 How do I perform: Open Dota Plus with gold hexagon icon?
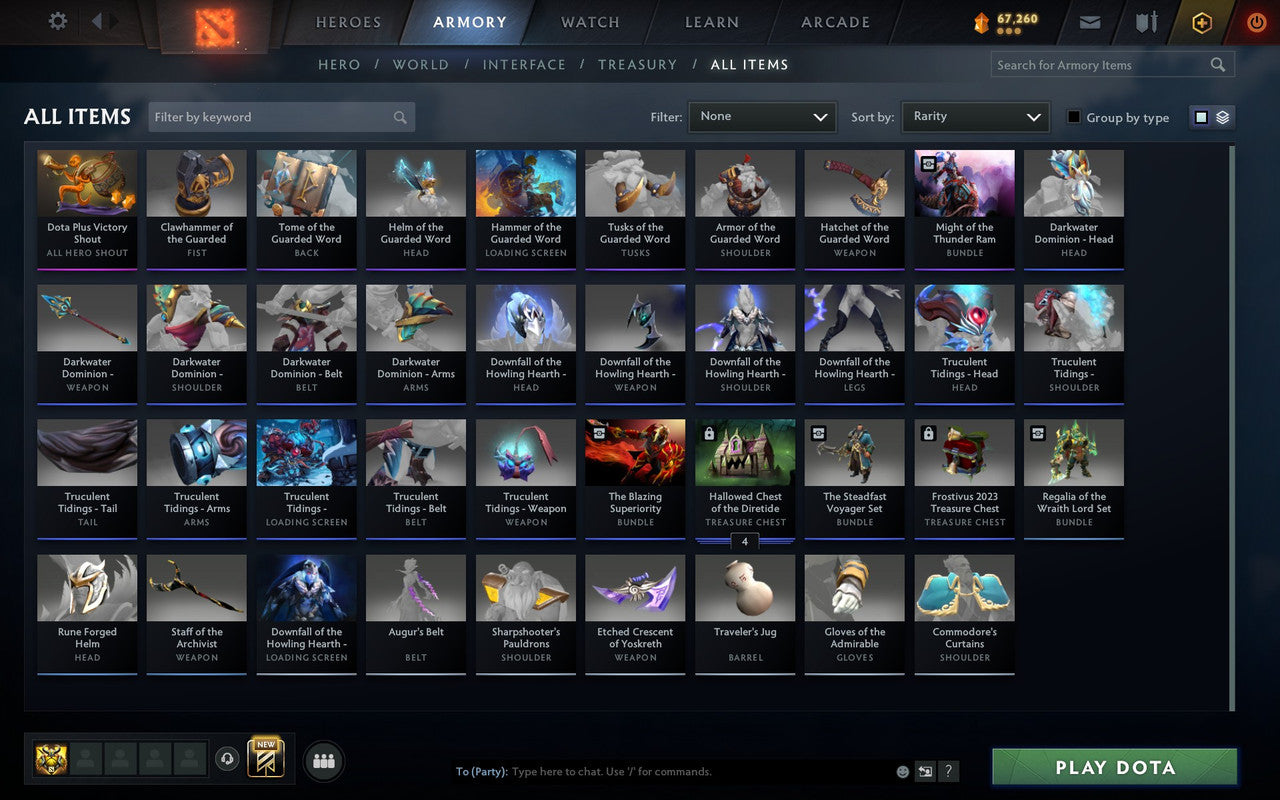[x=1201, y=22]
